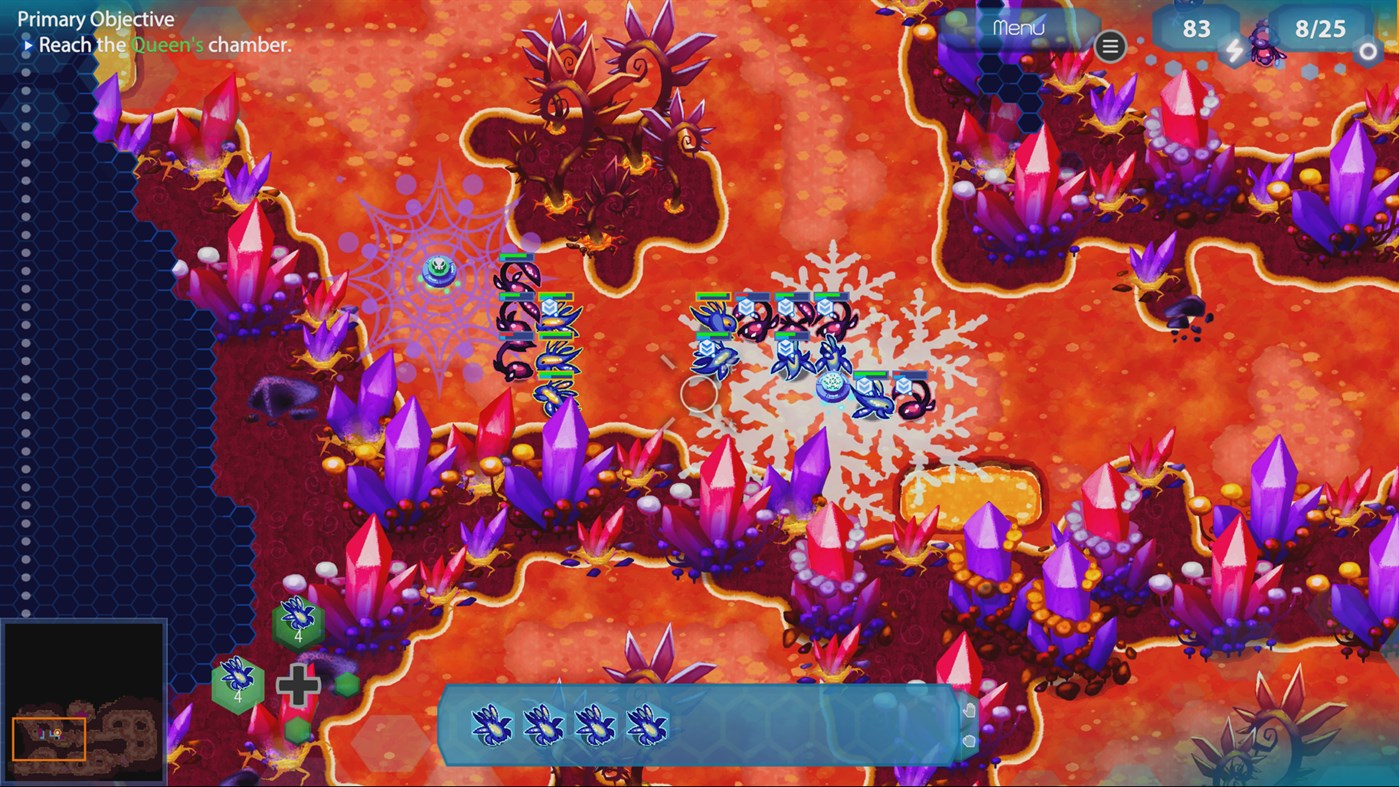Click the plus cross icon beside the spawn hexes
The height and width of the screenshot is (787, 1399).
tap(298, 686)
